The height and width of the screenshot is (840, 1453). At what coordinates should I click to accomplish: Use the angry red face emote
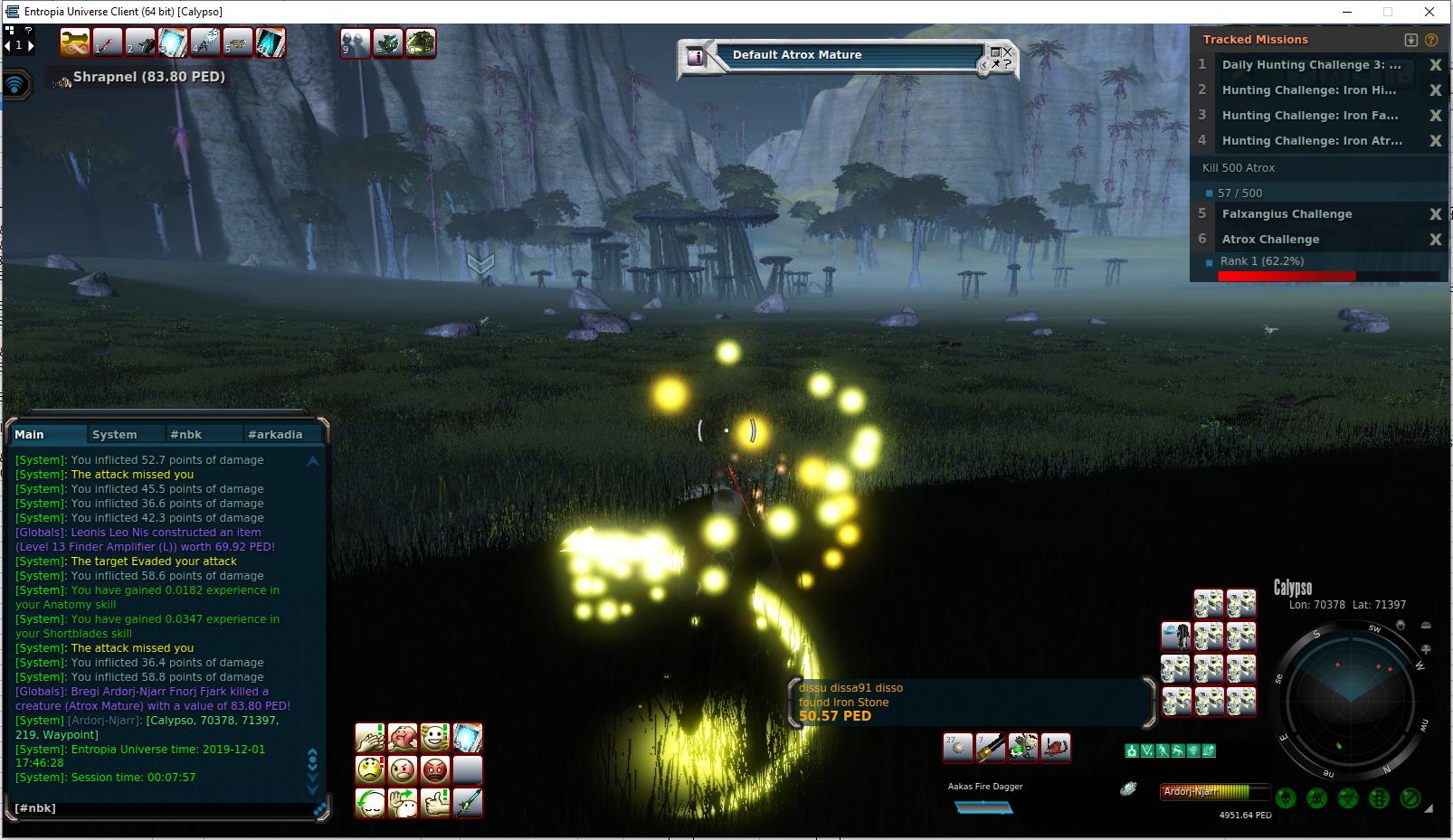point(435,770)
